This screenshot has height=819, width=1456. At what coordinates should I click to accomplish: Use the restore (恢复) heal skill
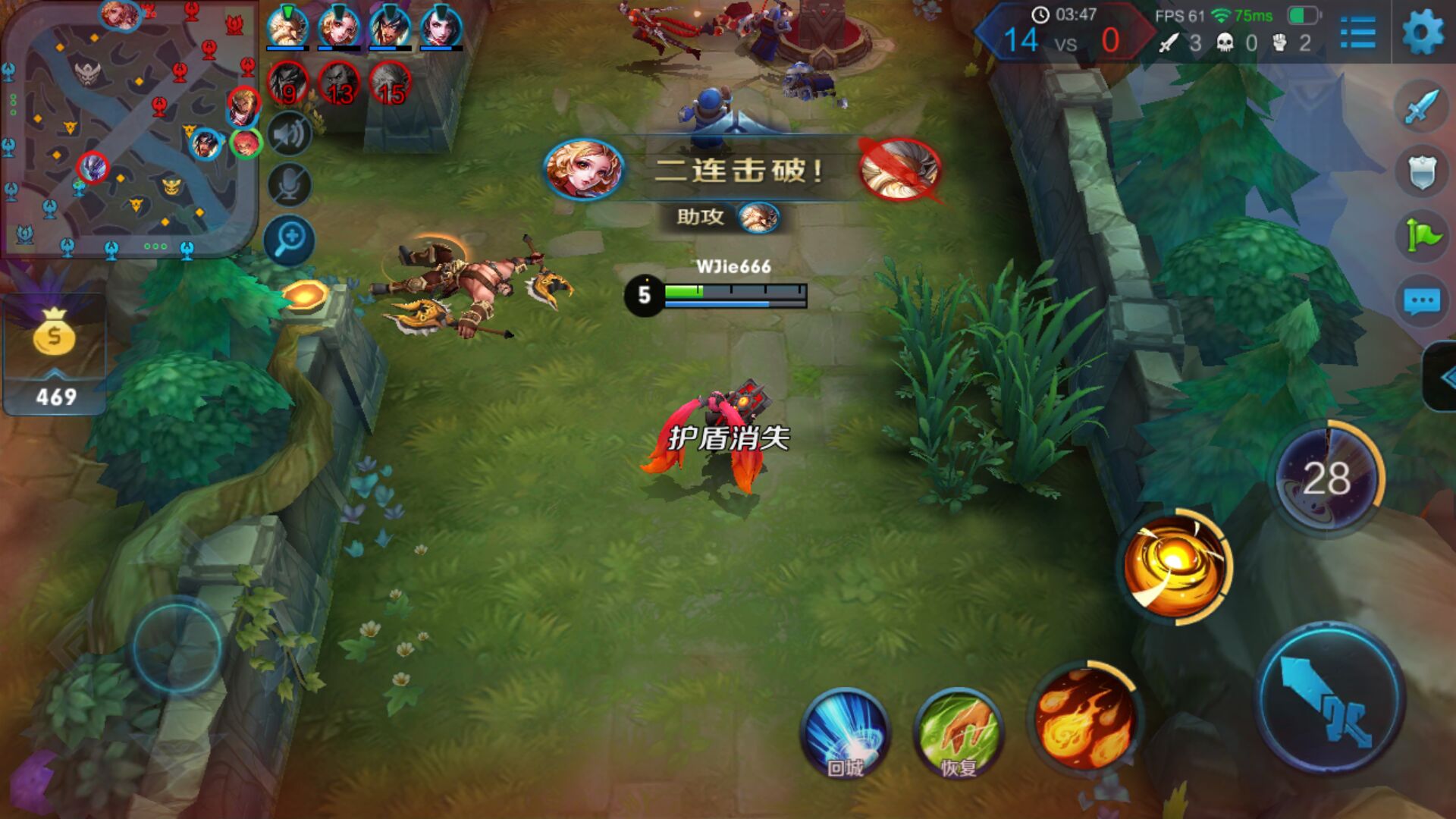click(x=959, y=733)
